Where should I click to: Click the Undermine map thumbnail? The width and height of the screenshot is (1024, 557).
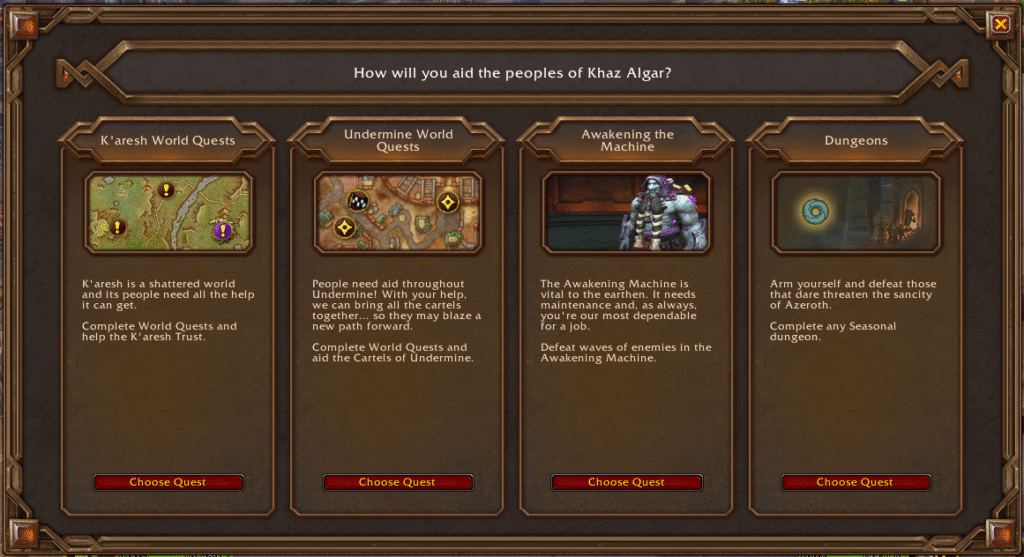coord(397,212)
